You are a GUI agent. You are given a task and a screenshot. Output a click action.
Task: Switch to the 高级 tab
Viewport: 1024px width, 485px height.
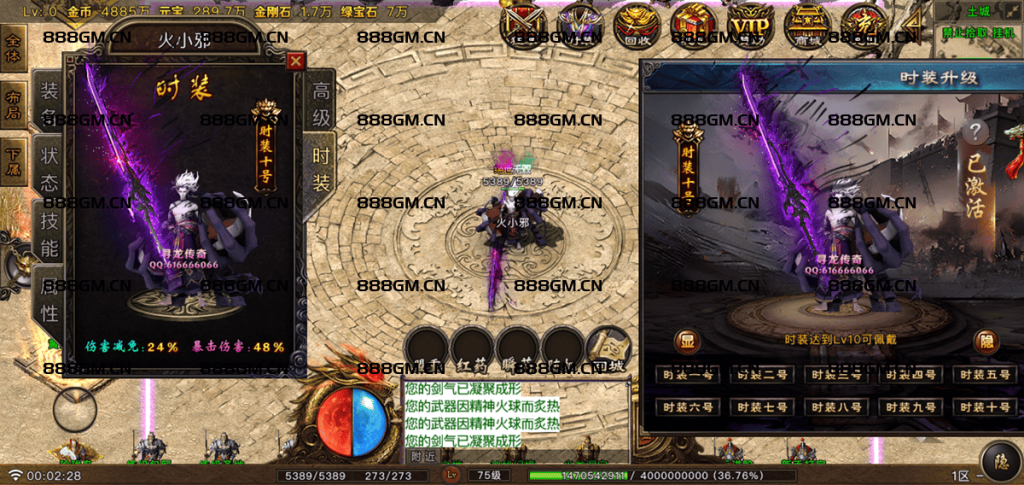[321, 103]
